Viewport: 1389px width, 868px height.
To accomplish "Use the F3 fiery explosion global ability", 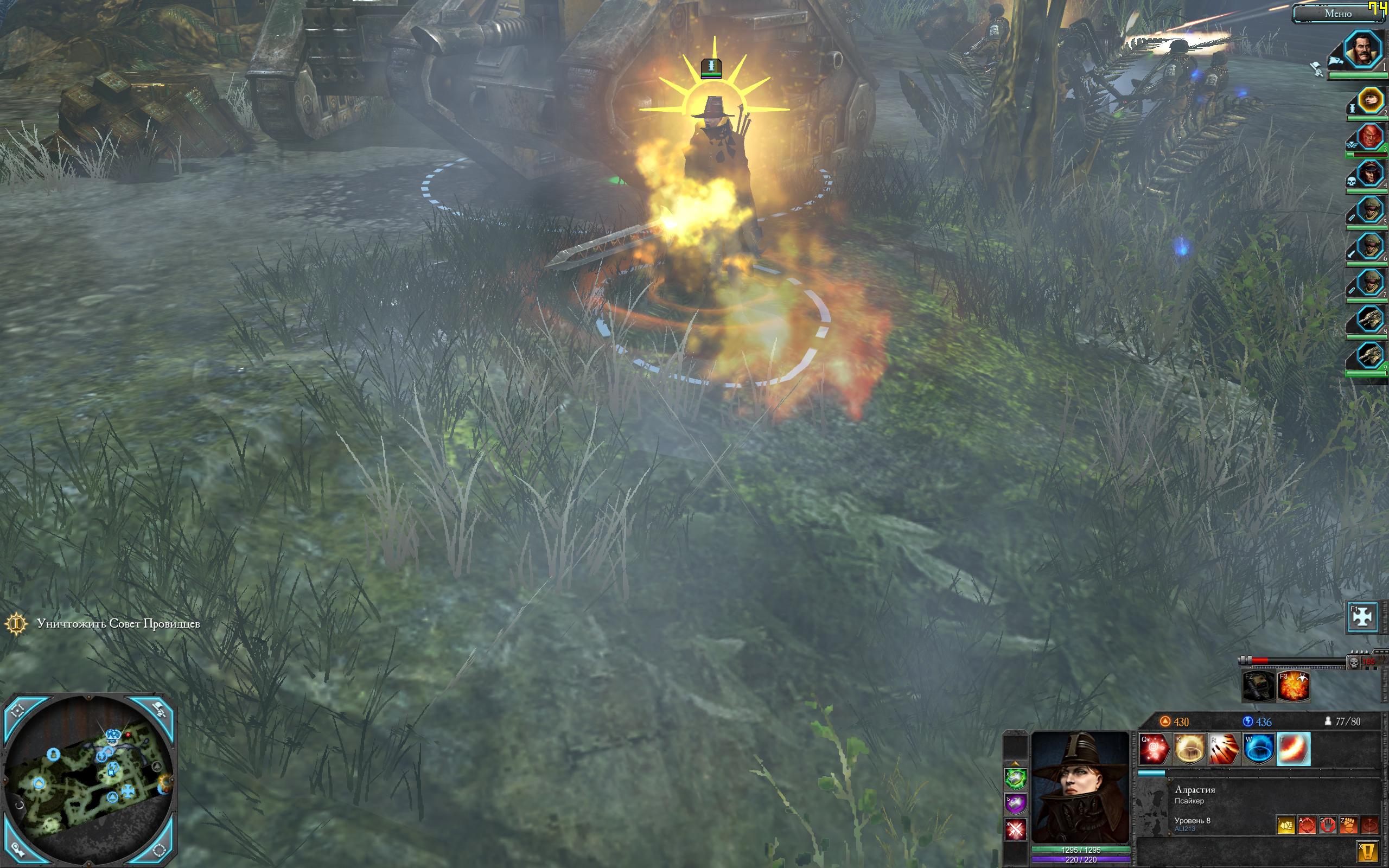I will pyautogui.click(x=1294, y=686).
